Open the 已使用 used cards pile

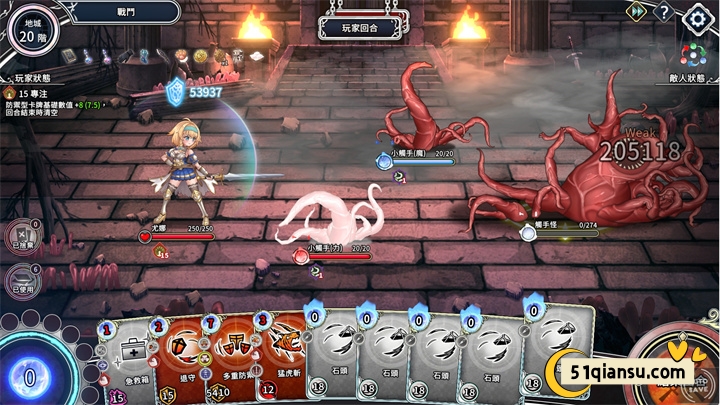20,280
